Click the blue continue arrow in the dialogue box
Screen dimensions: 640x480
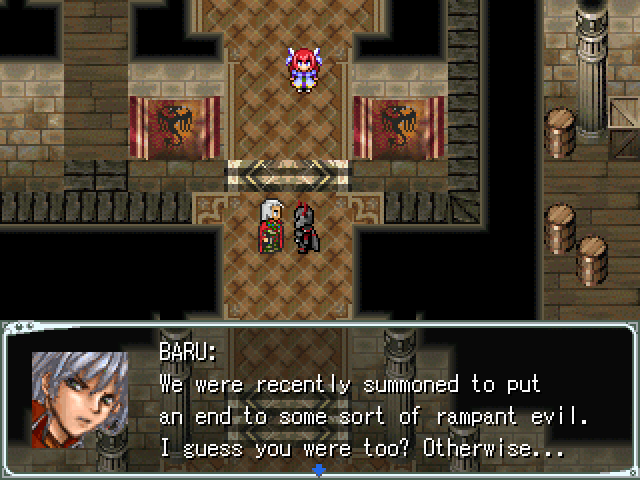319,468
